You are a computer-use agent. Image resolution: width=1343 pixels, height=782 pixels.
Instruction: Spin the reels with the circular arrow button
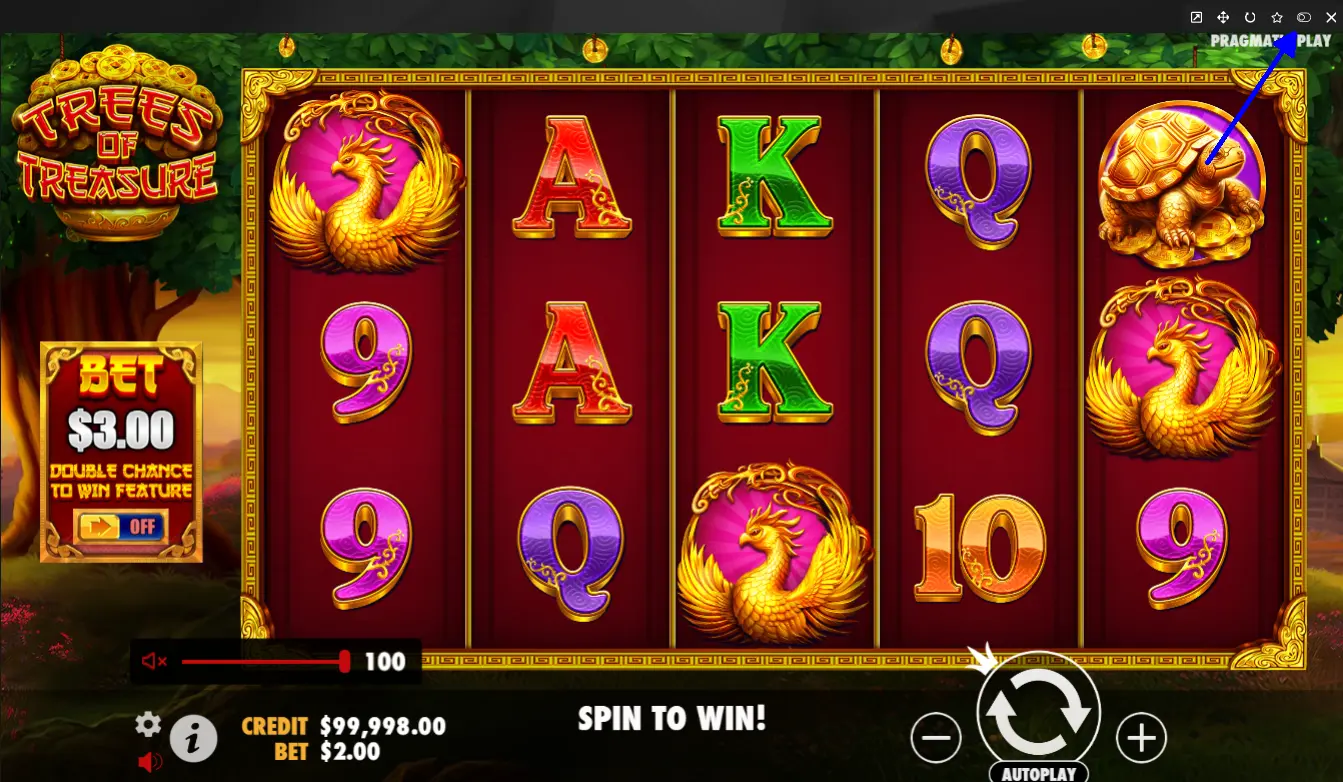[x=1038, y=712]
